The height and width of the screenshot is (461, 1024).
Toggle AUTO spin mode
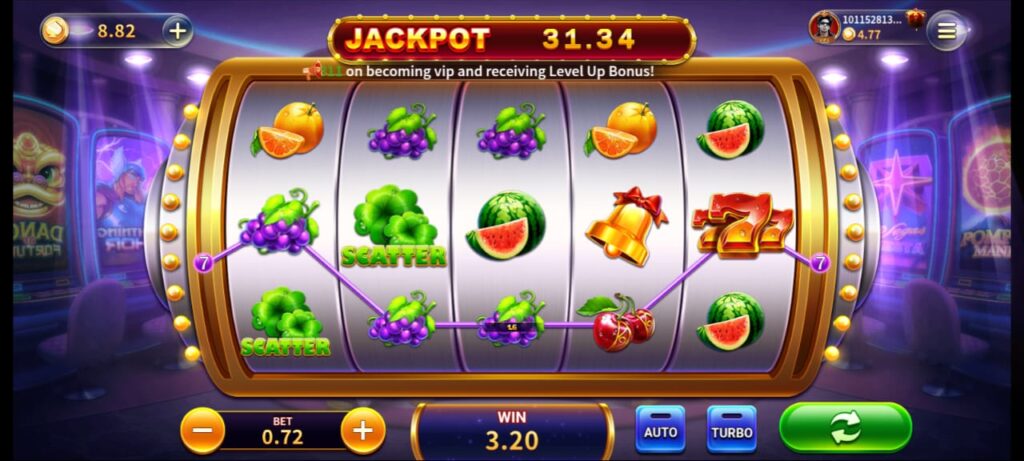660,430
